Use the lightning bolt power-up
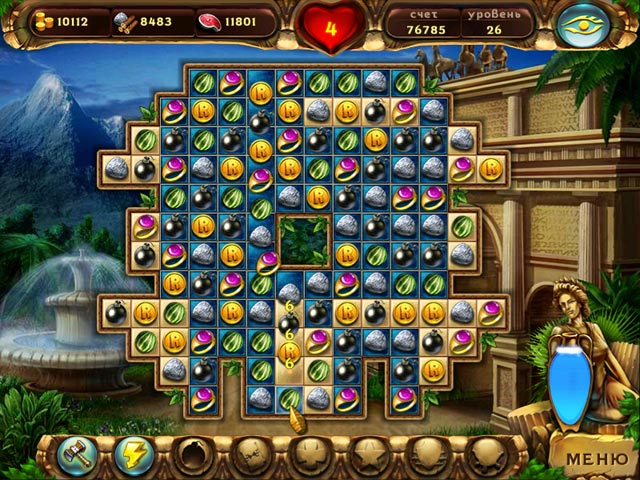 (132, 455)
